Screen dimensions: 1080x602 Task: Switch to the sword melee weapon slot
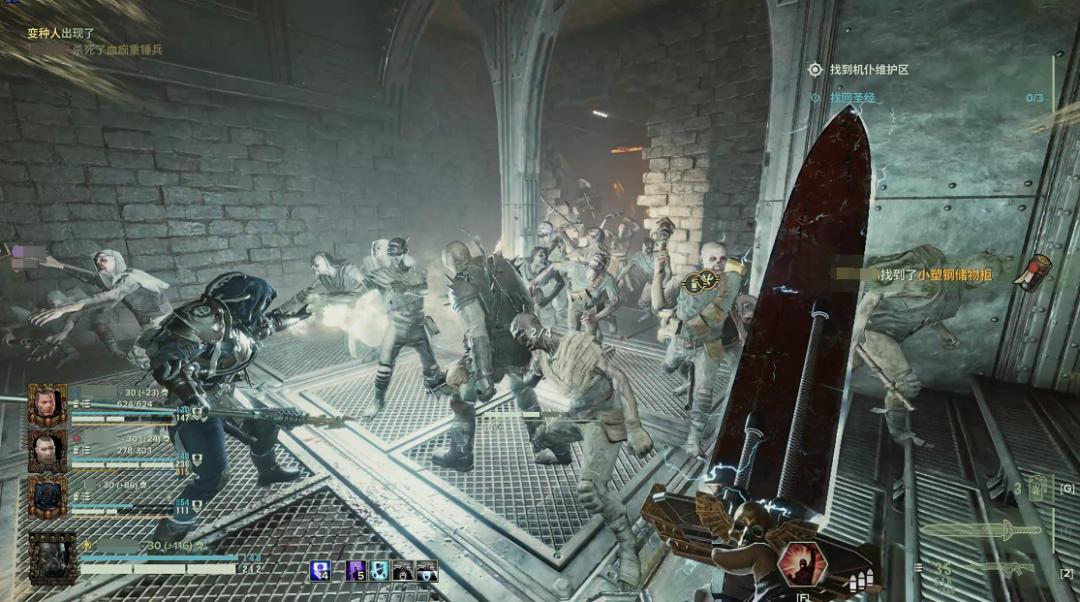pos(980,529)
